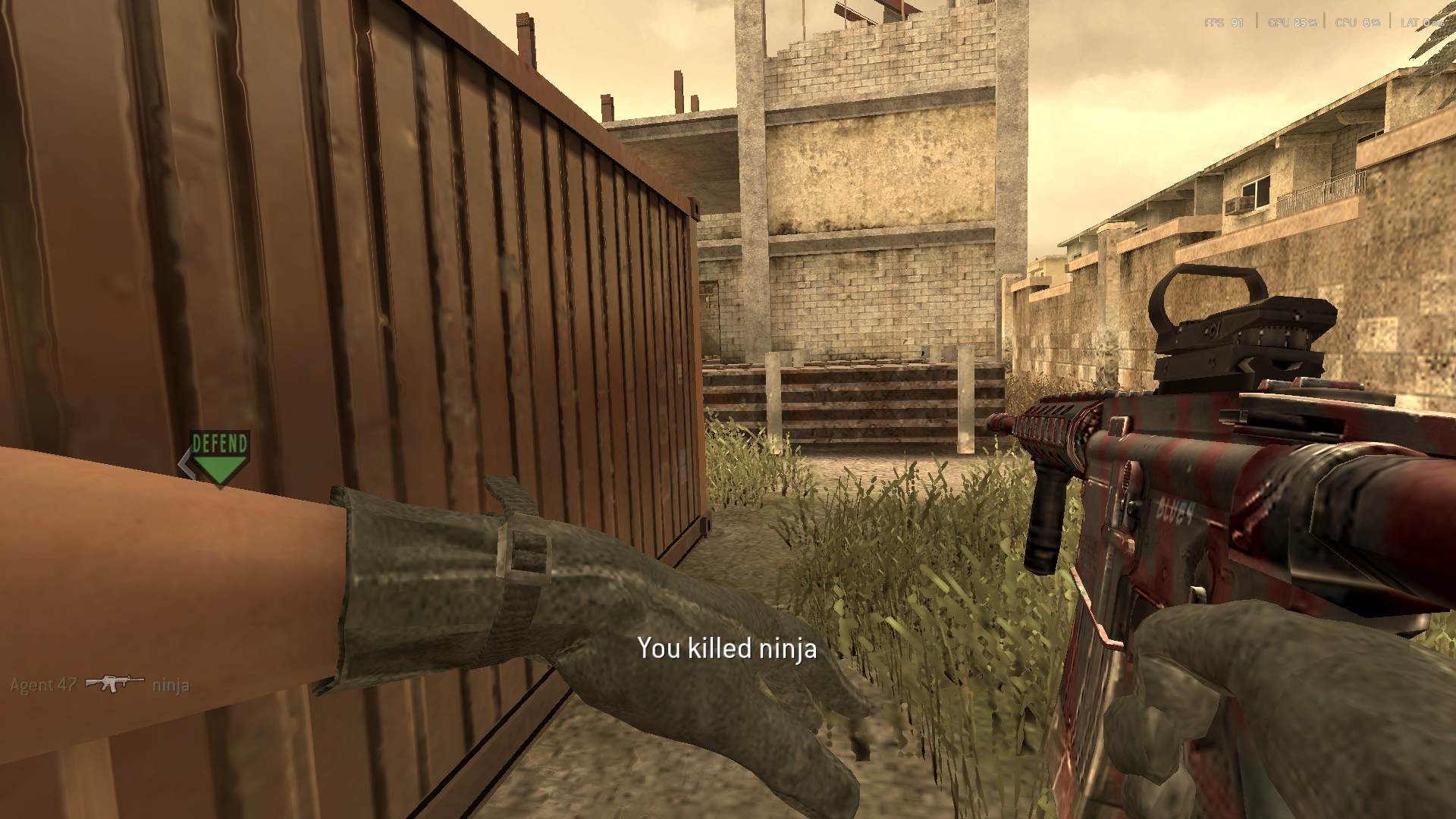Click the DEFEND objective marker icon
1456x819 pixels.
pos(219,455)
